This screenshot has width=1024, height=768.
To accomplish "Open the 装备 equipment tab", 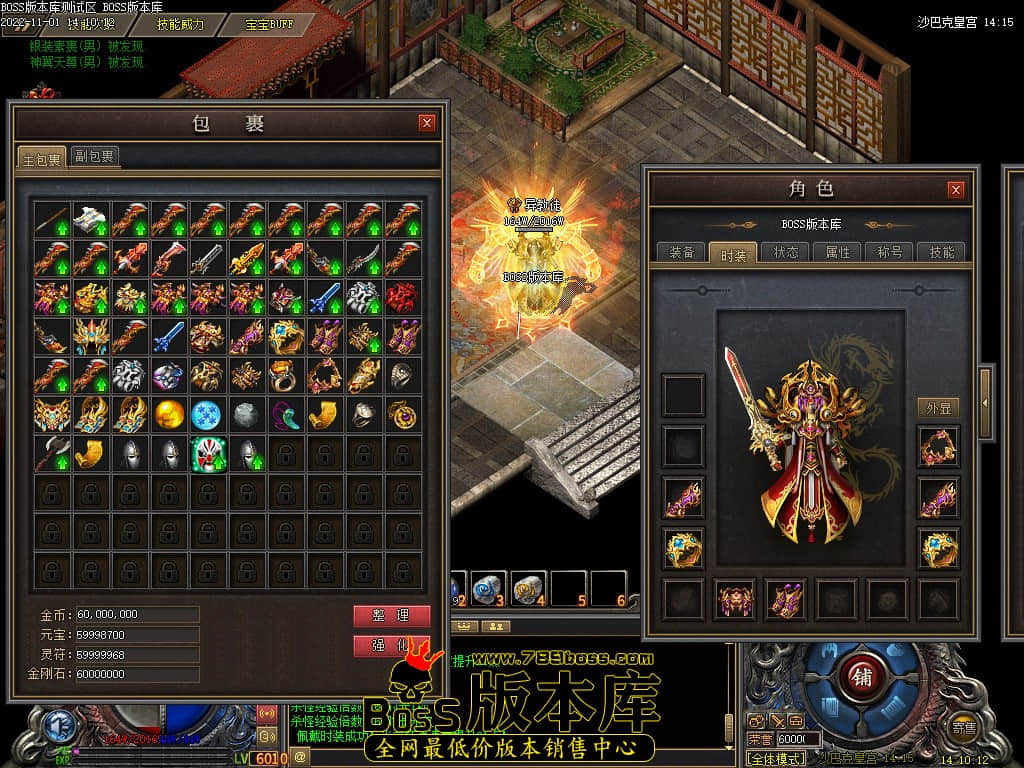I will click(x=681, y=253).
